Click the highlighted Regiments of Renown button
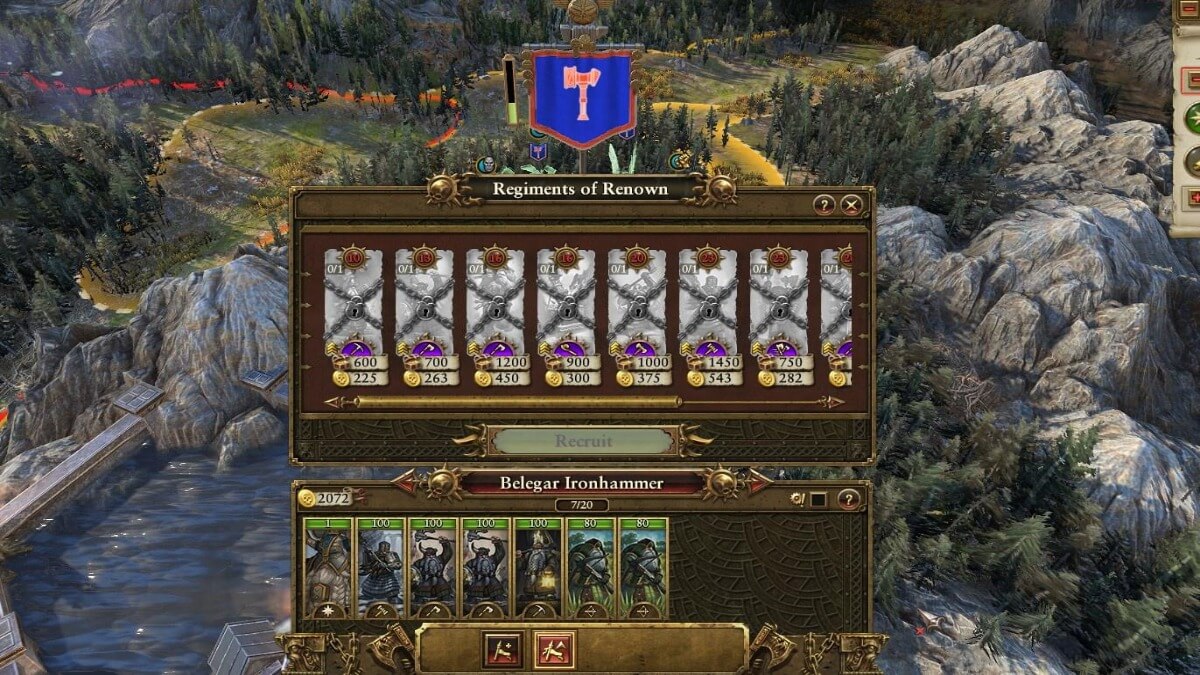Viewport: 1200px width, 675px height. coord(552,650)
